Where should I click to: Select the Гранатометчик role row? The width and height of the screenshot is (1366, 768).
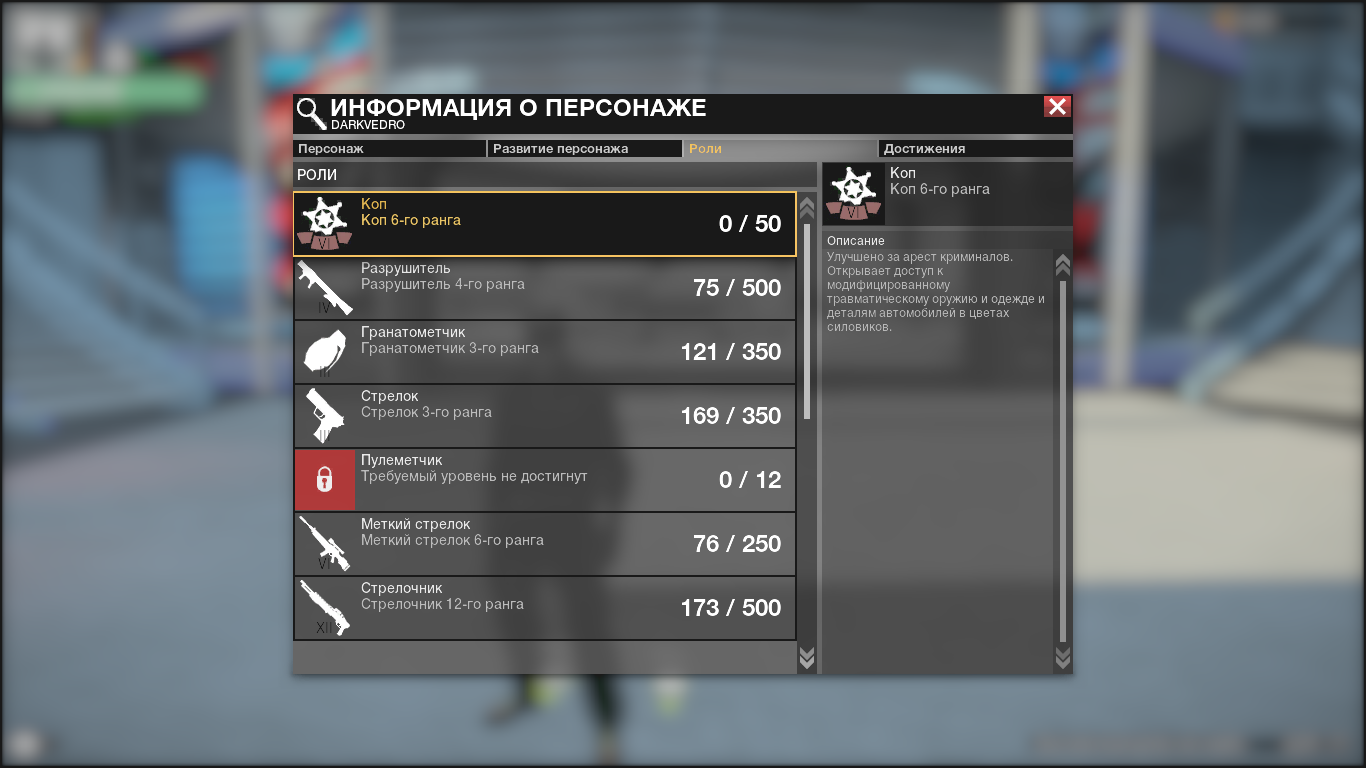coord(545,352)
